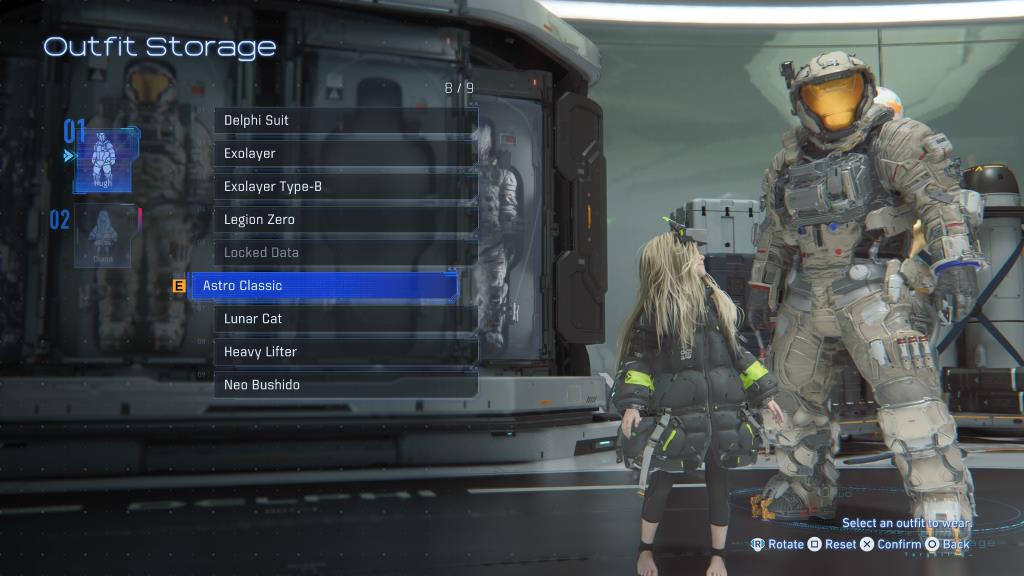Choose the Exolayer outfit entry
The width and height of the screenshot is (1024, 576).
(x=345, y=153)
